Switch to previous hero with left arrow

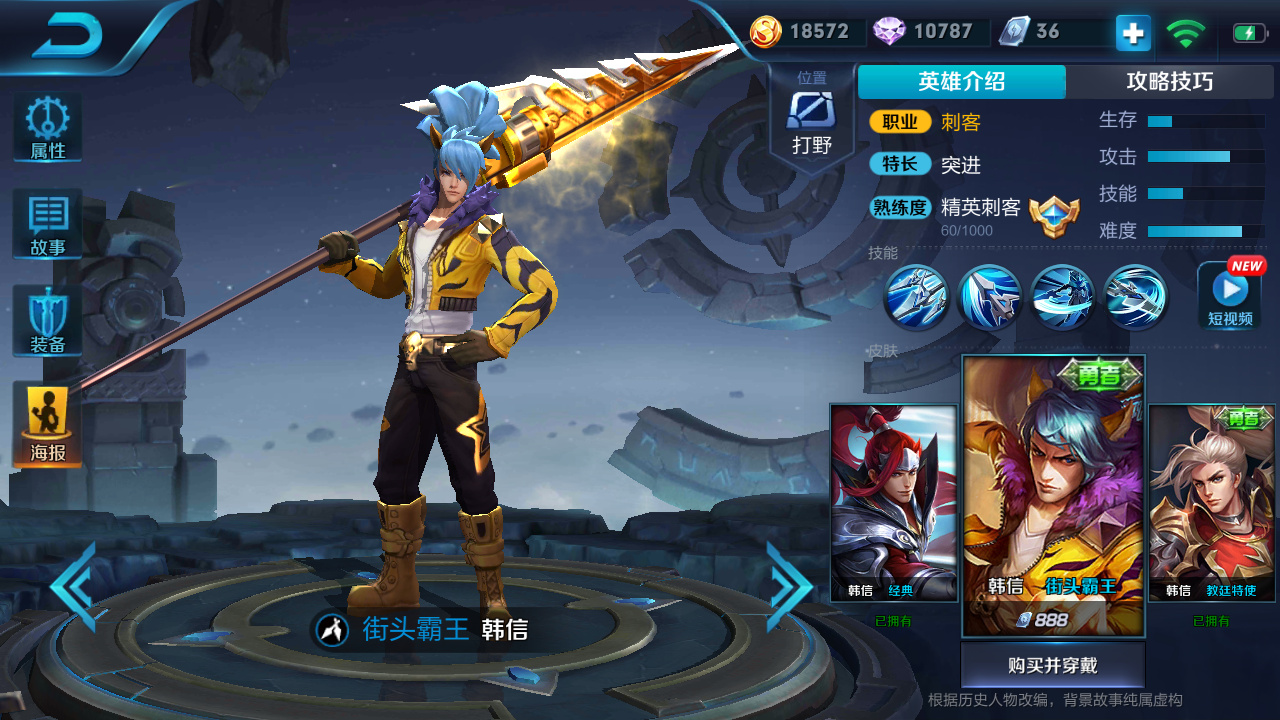pos(76,587)
